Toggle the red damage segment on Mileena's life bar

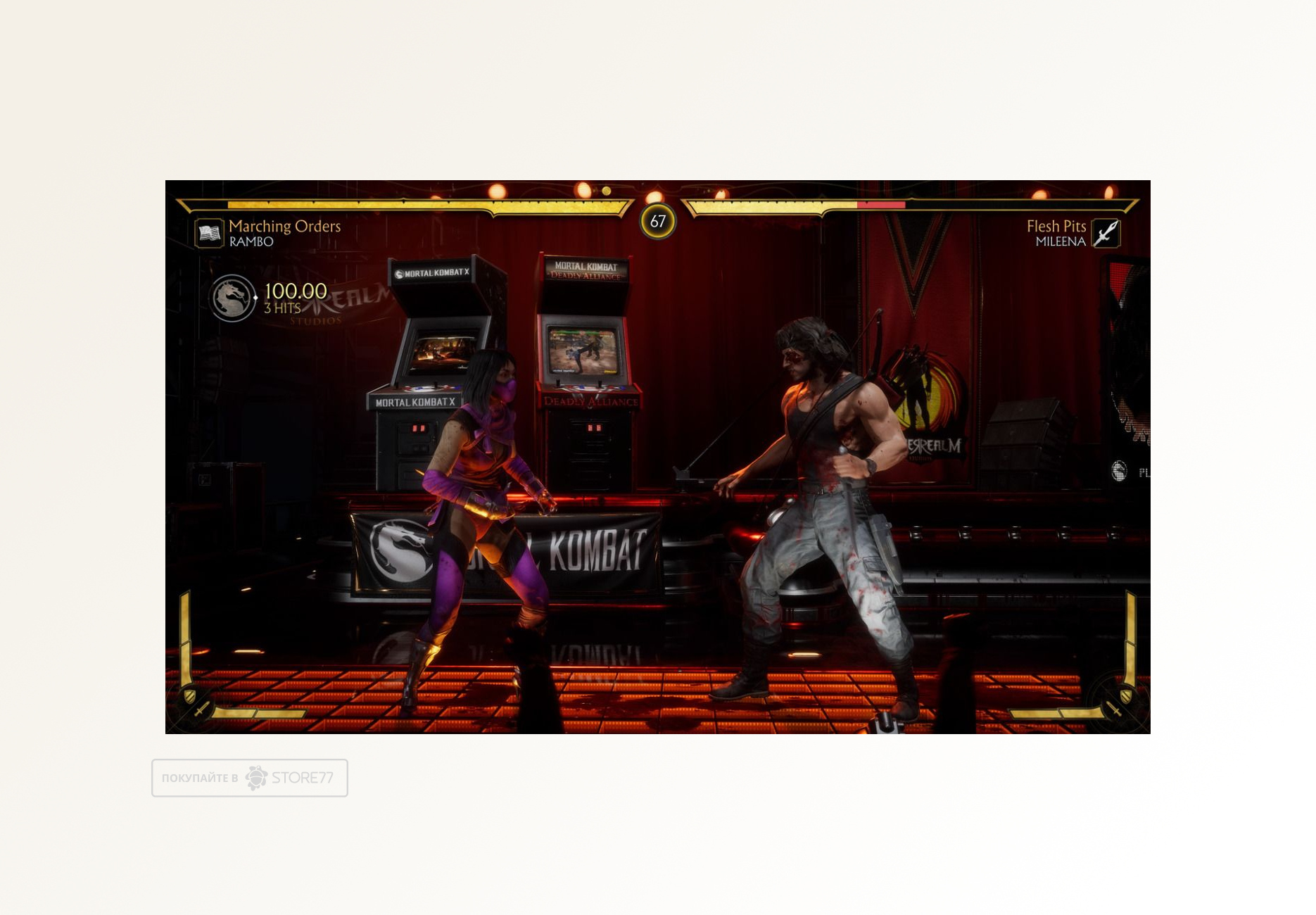881,205
